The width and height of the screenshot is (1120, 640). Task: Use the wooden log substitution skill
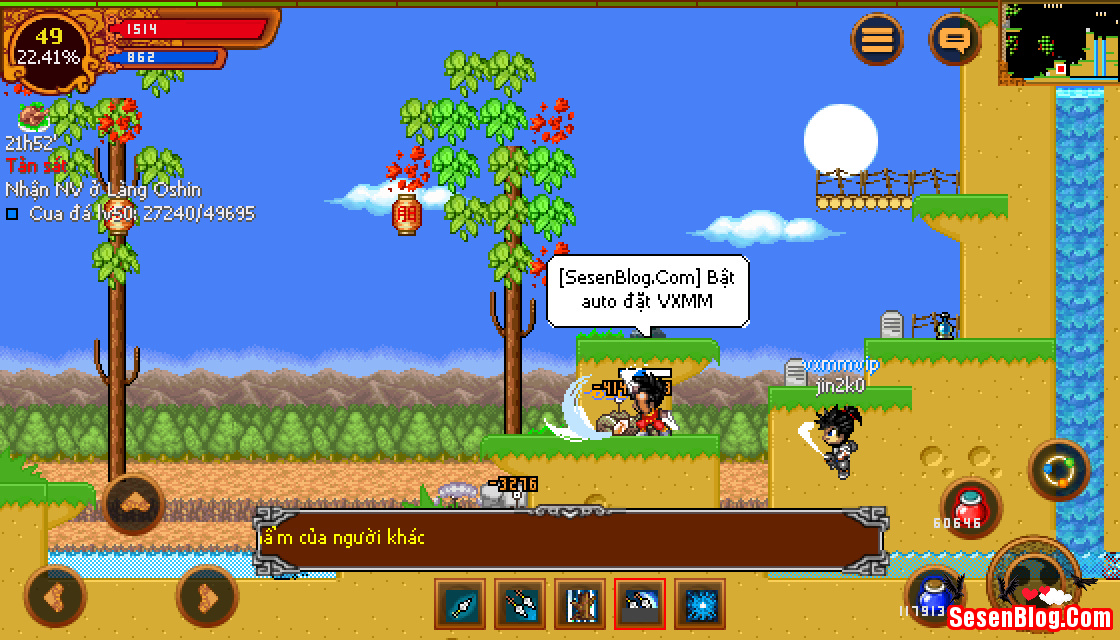point(581,604)
